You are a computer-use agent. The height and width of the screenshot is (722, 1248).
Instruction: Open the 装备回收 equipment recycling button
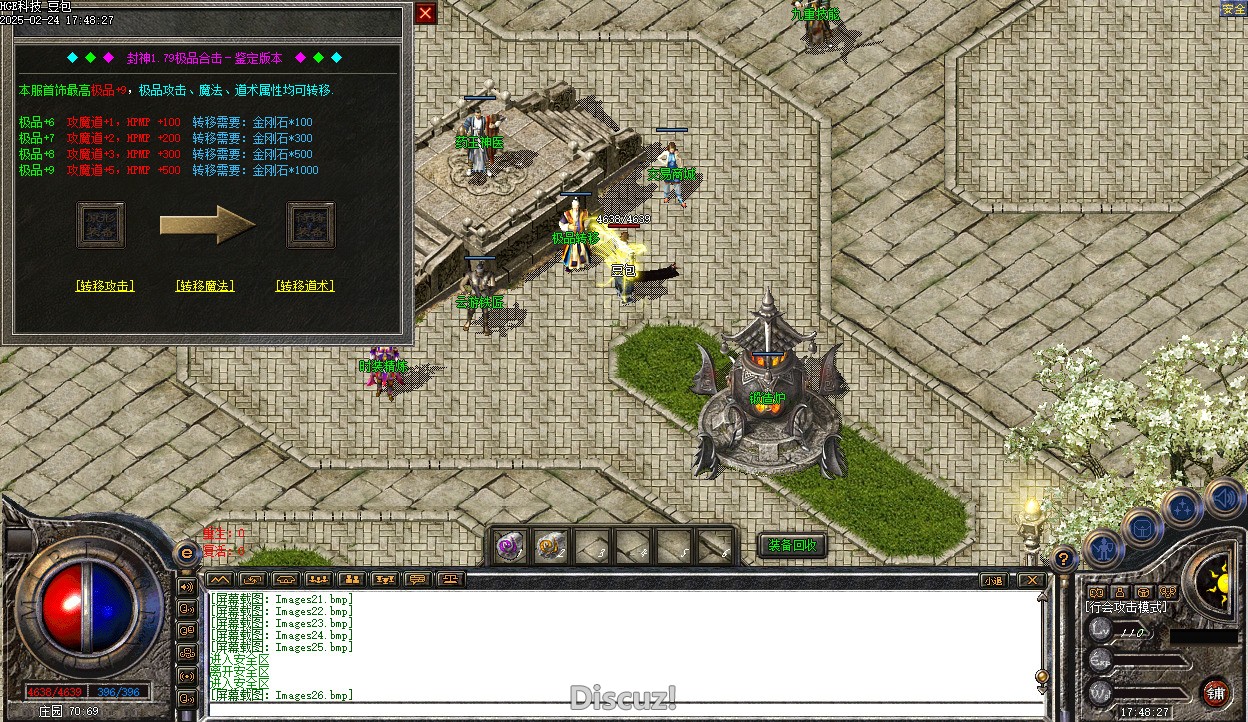coord(793,546)
